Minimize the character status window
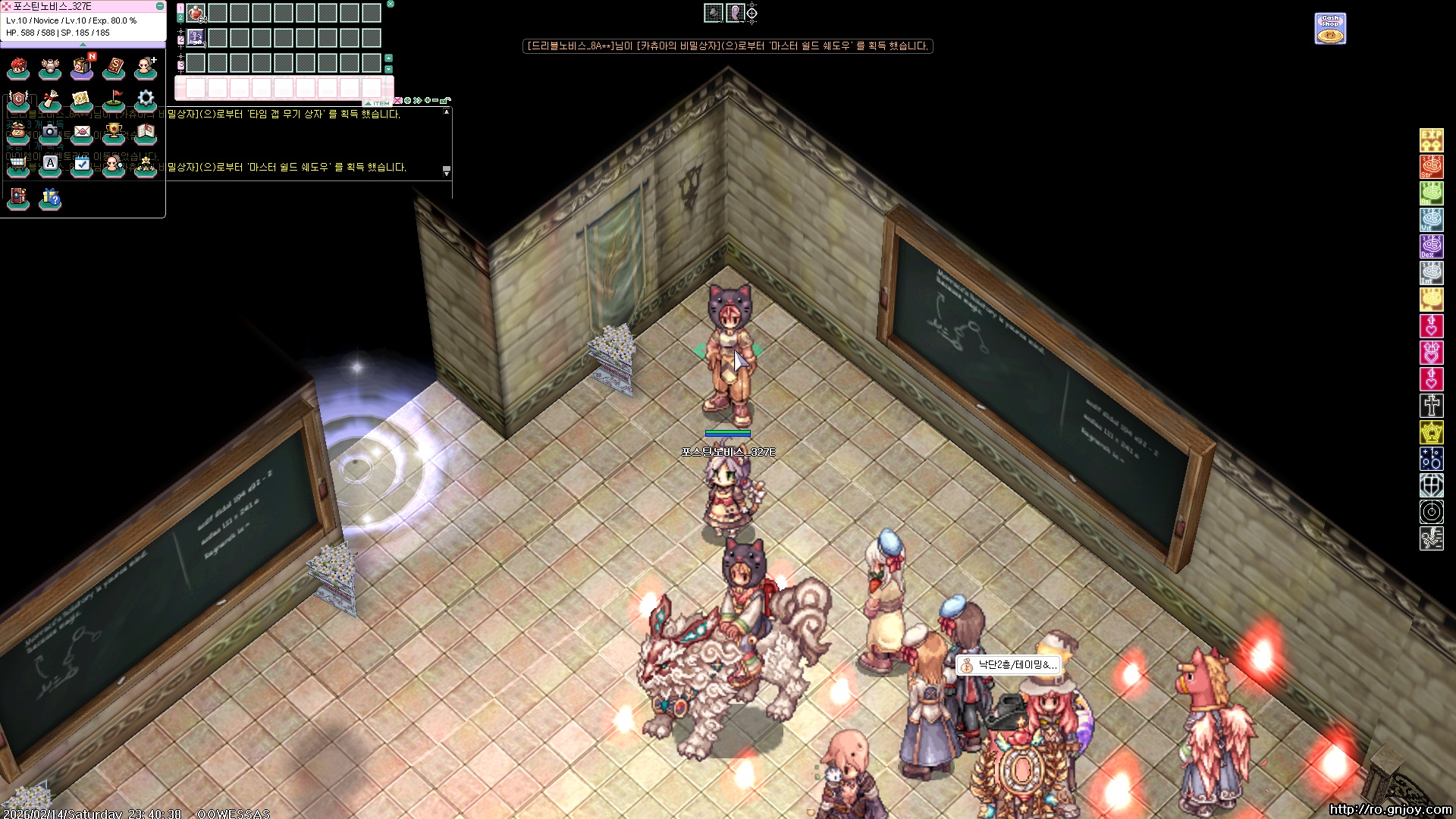 coord(160,6)
